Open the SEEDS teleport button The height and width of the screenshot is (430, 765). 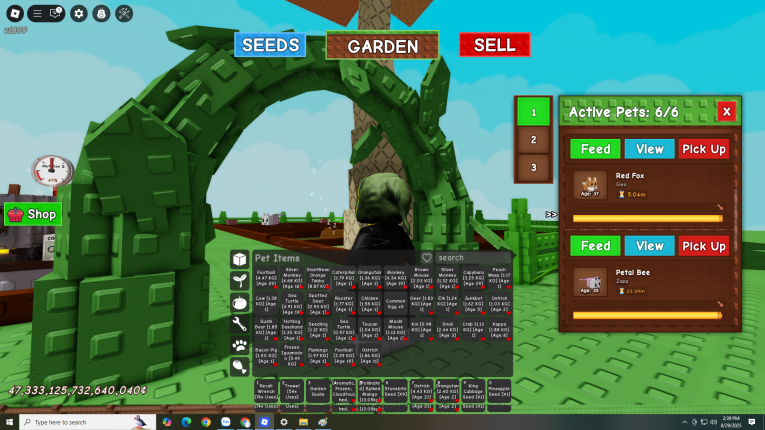270,45
